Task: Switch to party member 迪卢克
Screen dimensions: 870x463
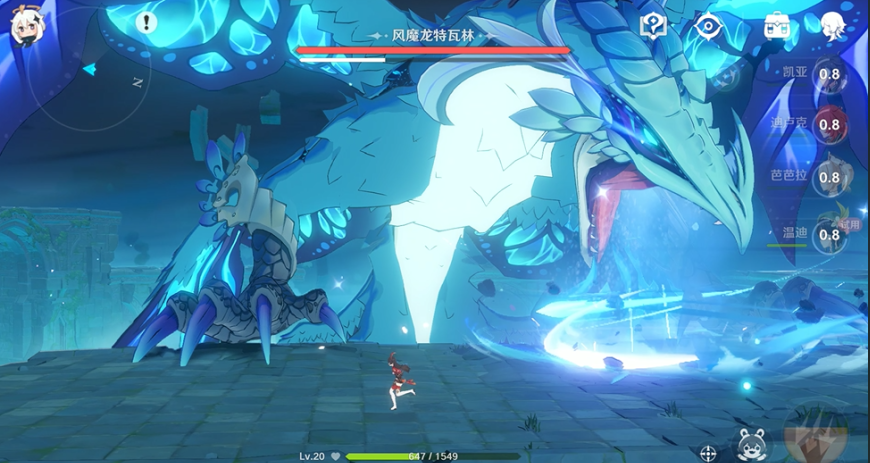Action: coord(828,125)
